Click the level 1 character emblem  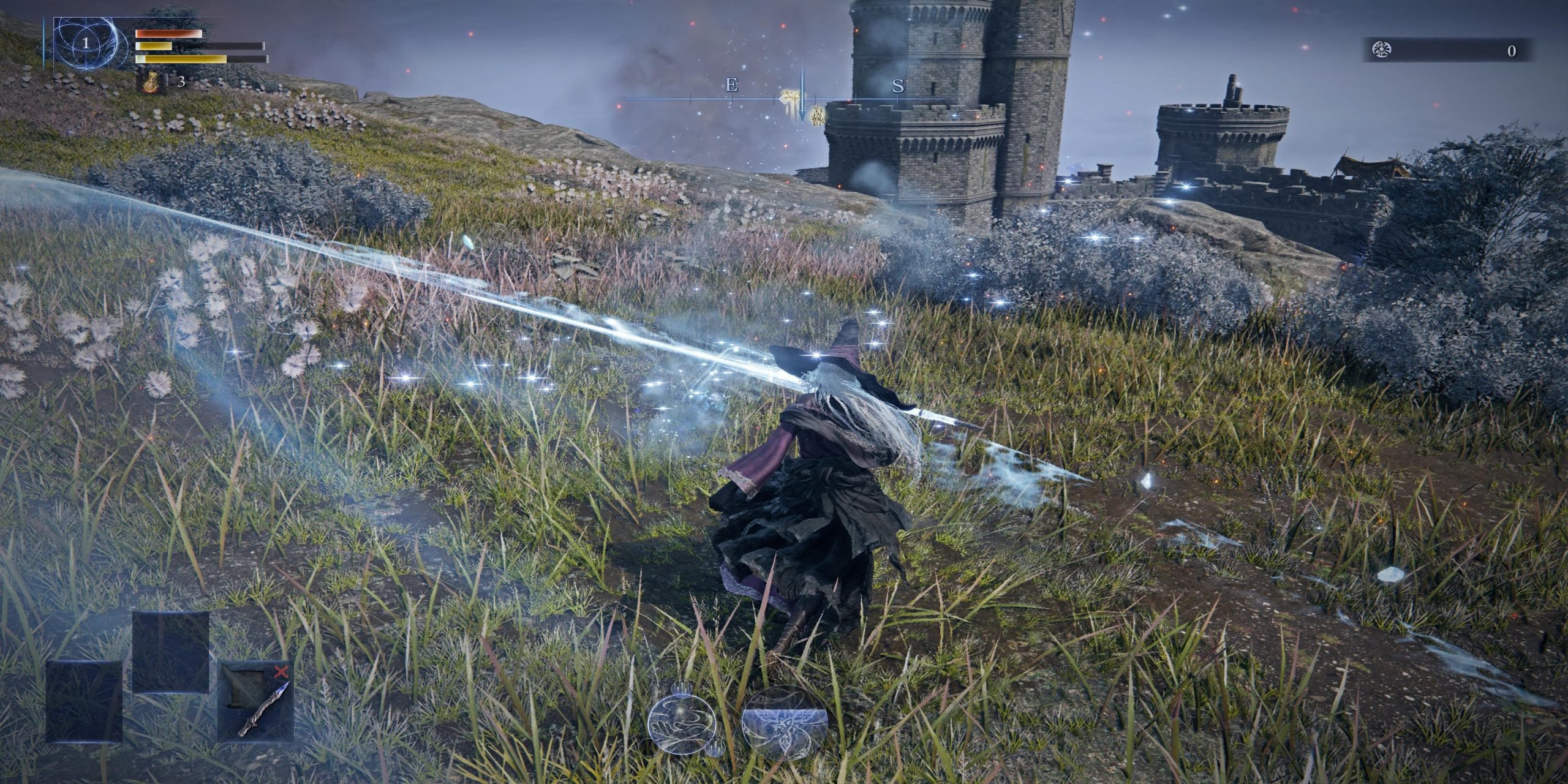coord(86,43)
